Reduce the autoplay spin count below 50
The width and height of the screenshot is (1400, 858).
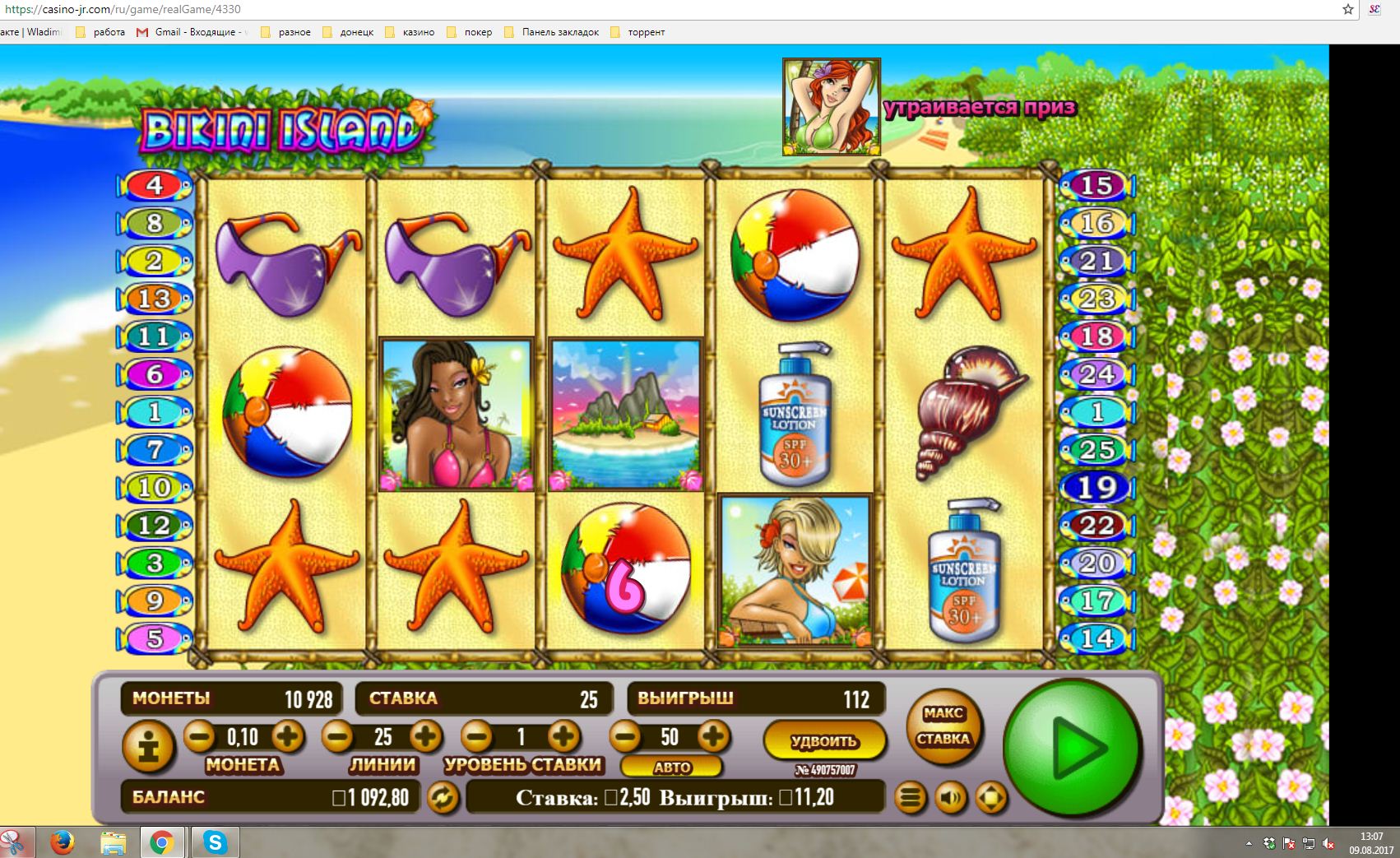[x=625, y=735]
